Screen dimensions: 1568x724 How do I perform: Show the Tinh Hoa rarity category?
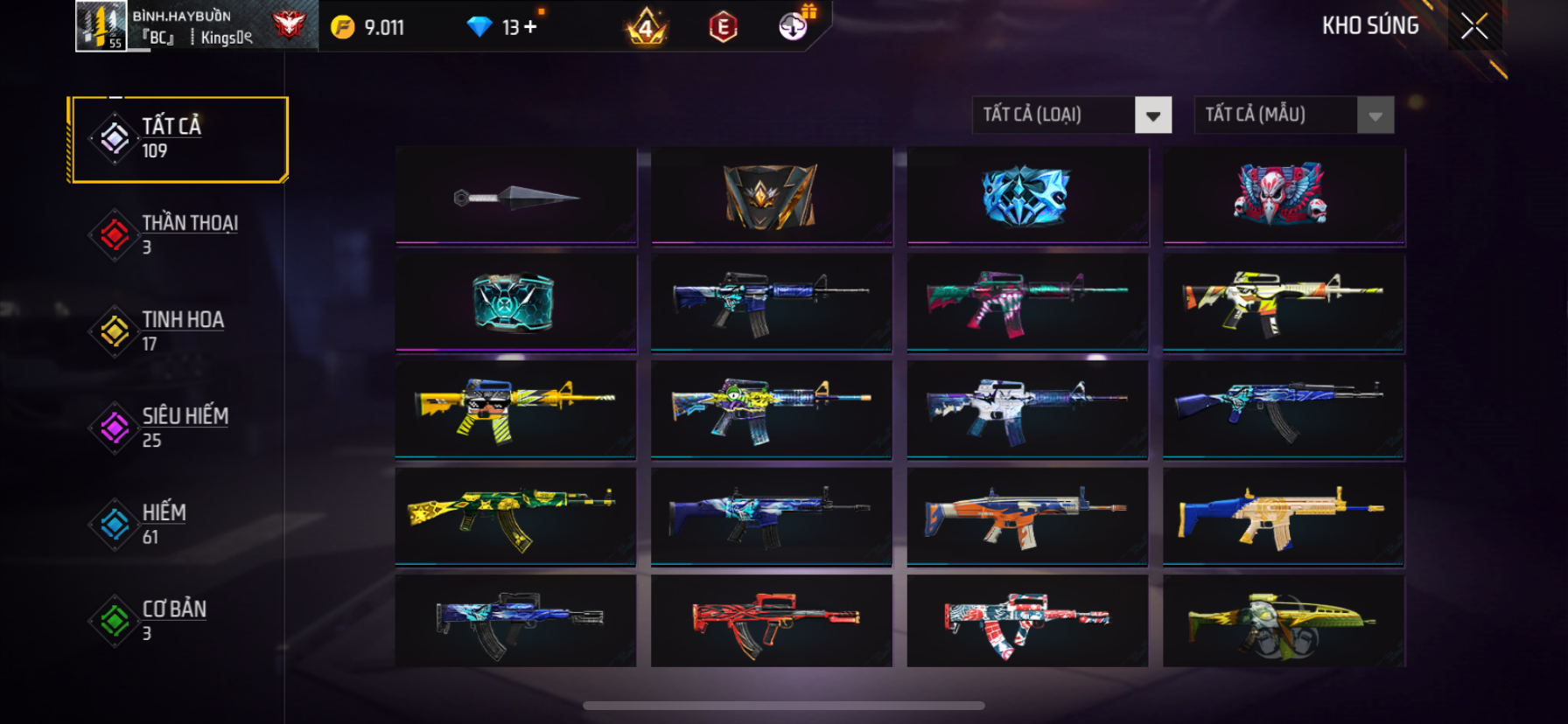click(179, 331)
